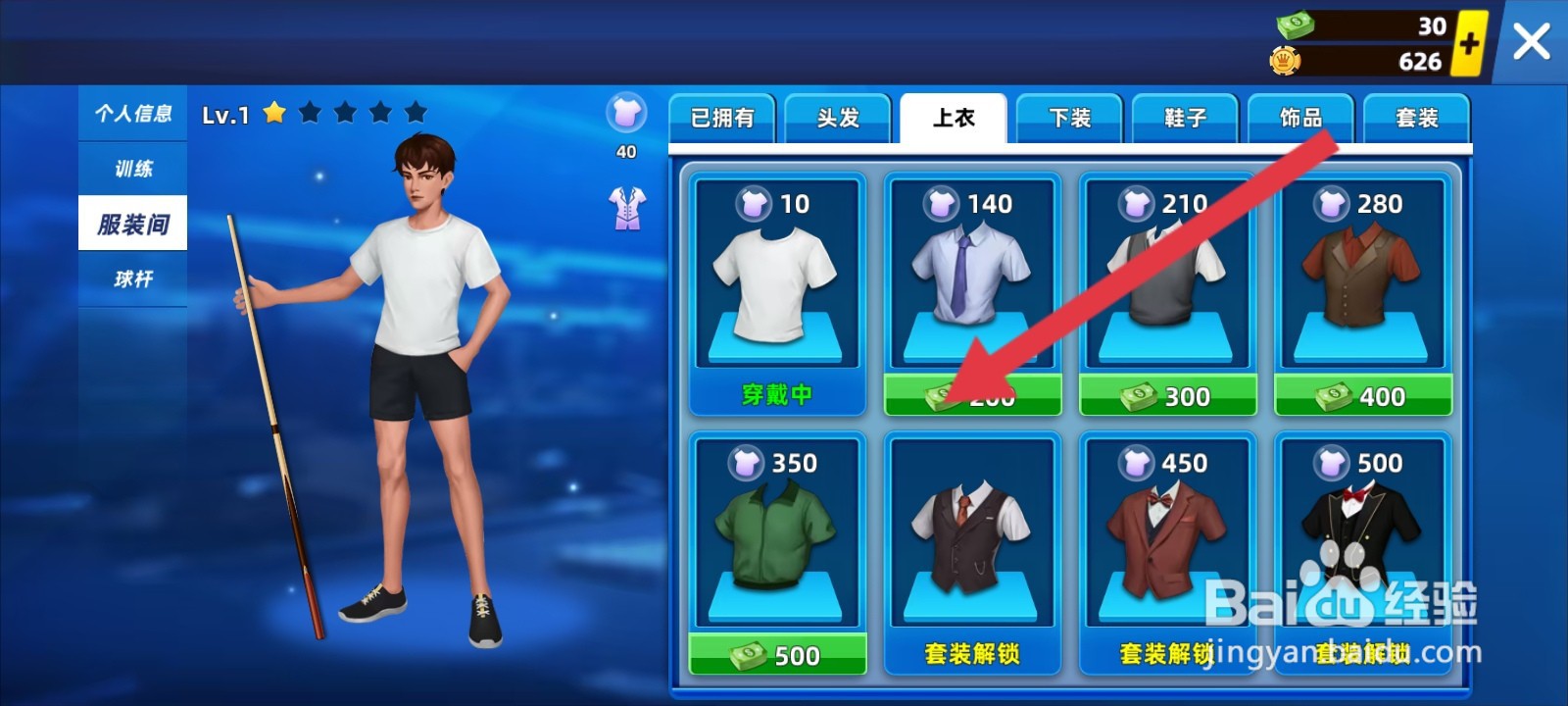The height and width of the screenshot is (706, 1568).
Task: Select the 已拥有 owned items tab
Action: [722, 118]
